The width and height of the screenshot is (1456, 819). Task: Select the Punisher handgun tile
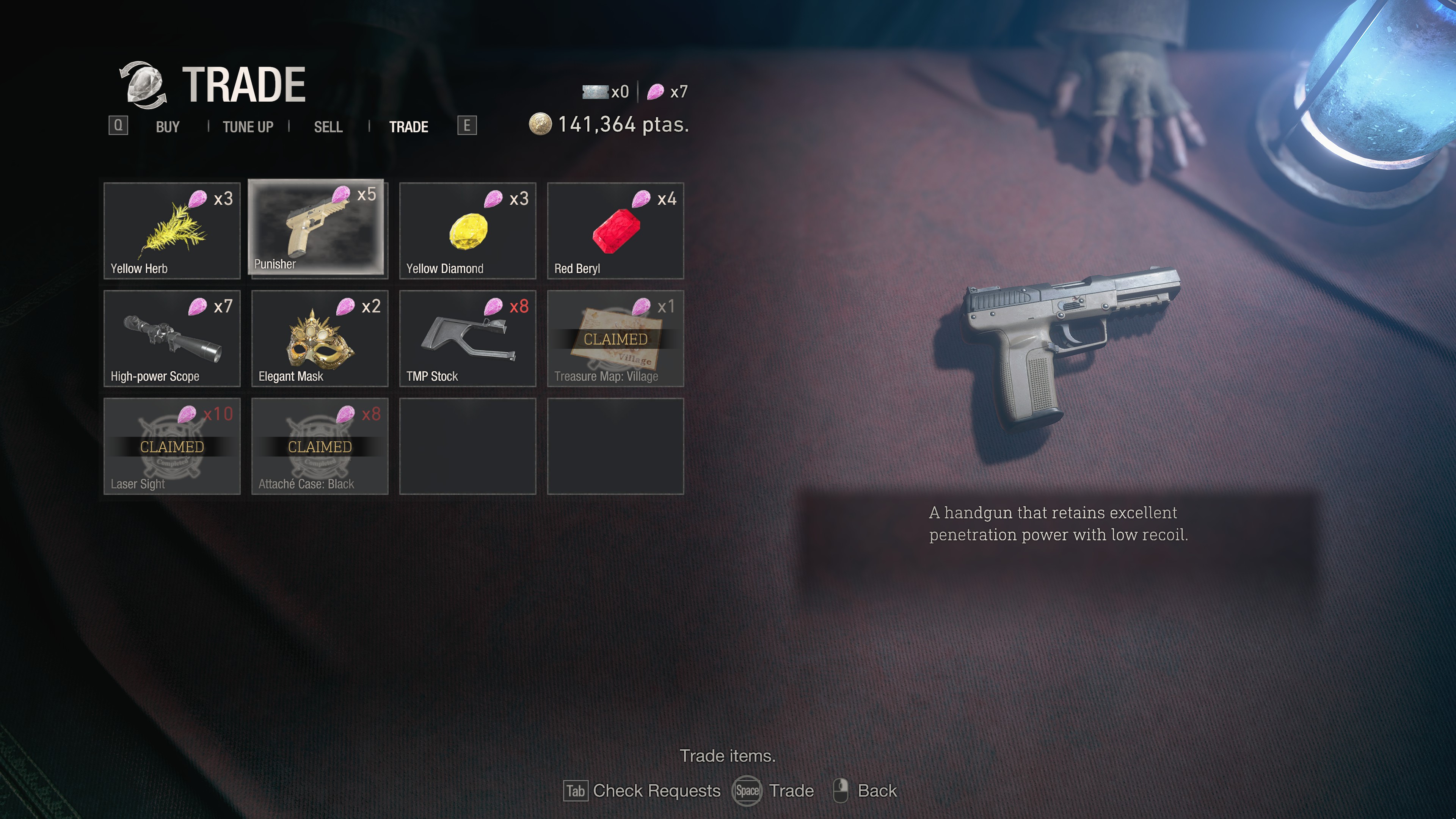317,227
